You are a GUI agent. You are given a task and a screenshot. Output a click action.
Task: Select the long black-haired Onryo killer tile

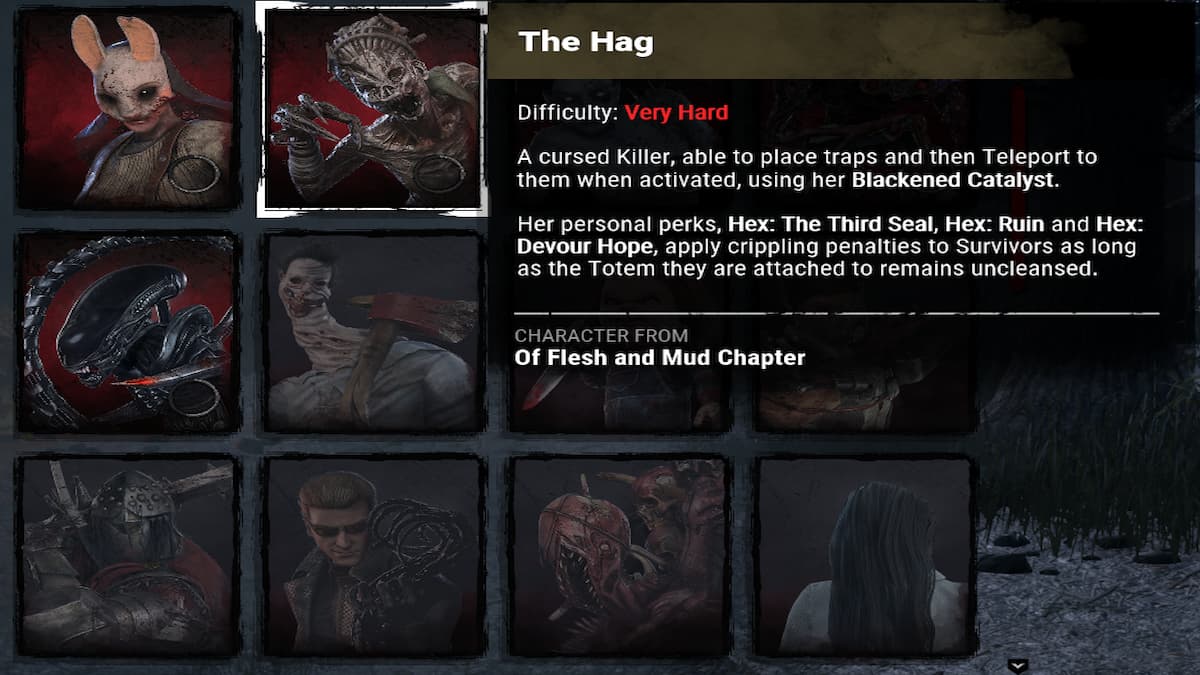point(864,556)
